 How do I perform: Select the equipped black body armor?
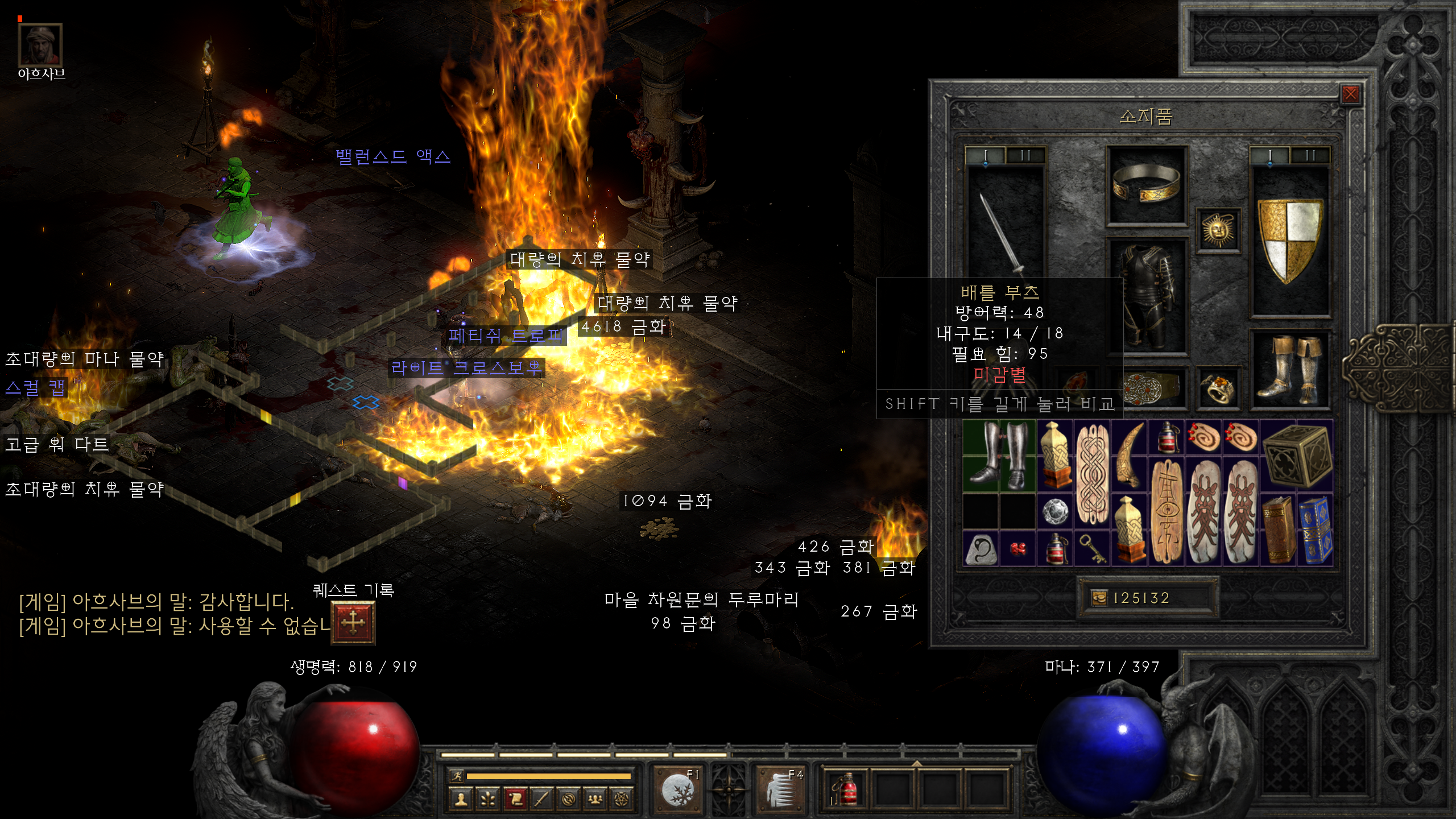tap(1146, 296)
